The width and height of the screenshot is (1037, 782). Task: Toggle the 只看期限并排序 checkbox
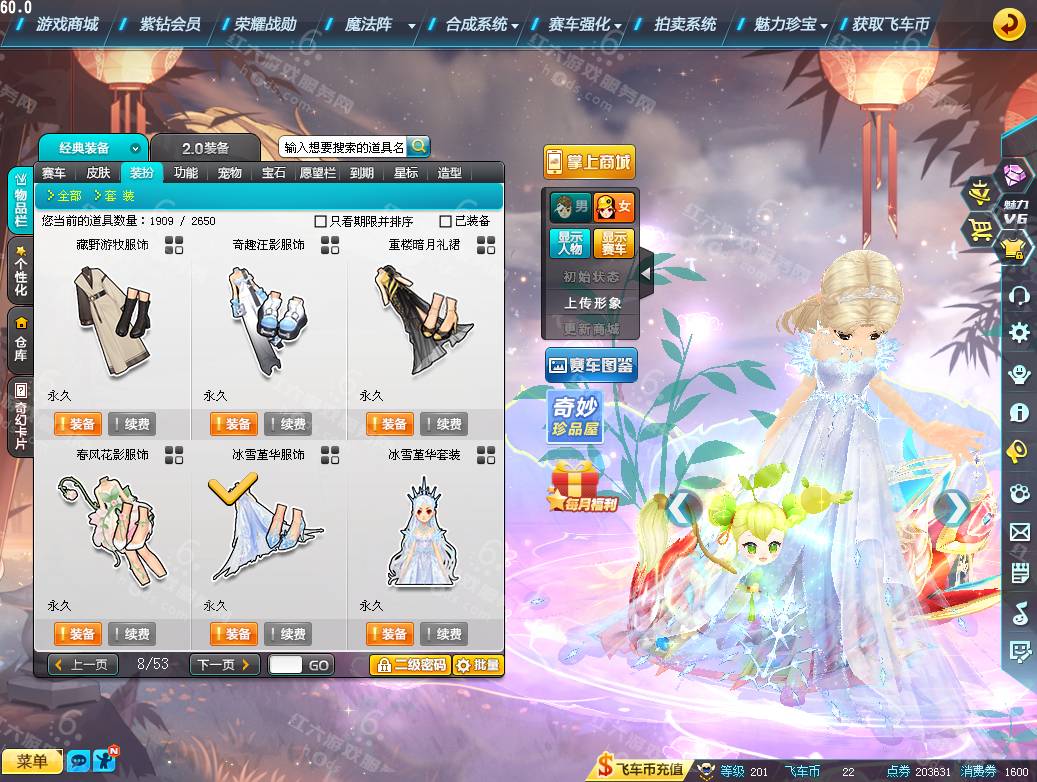[x=321, y=222]
